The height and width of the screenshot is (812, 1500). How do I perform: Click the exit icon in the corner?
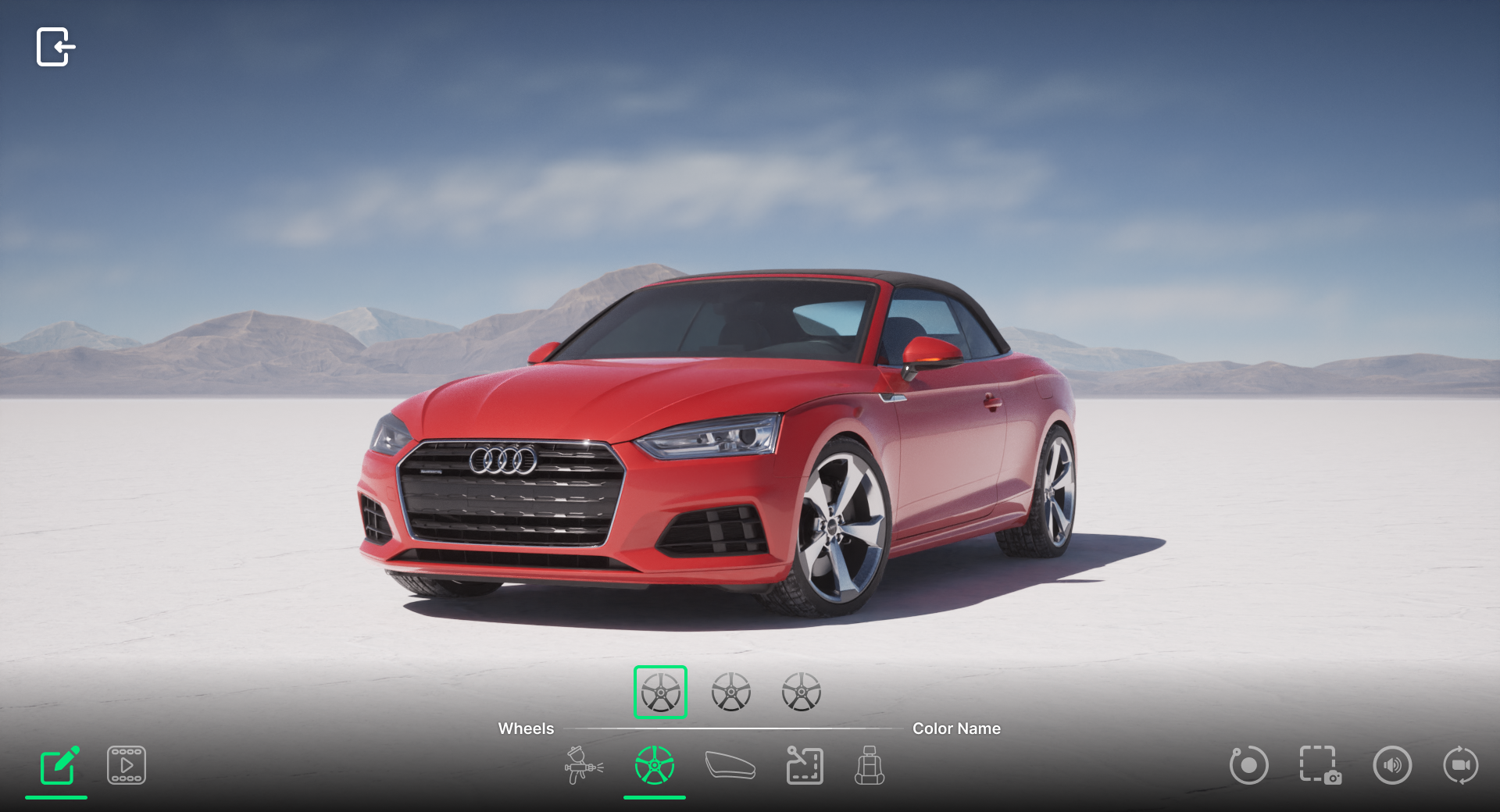point(55,47)
